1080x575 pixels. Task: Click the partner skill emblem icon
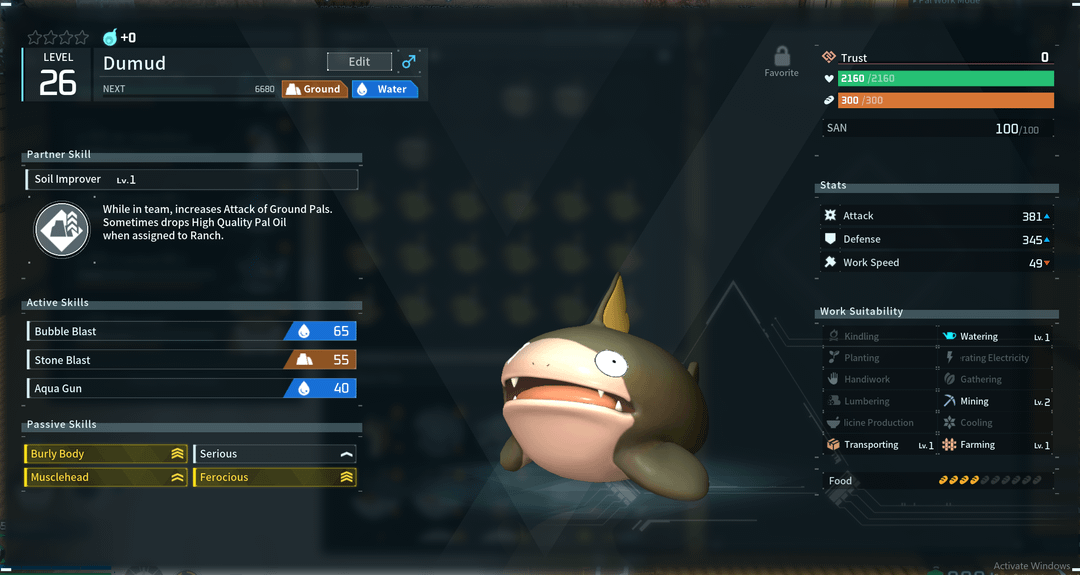click(62, 228)
